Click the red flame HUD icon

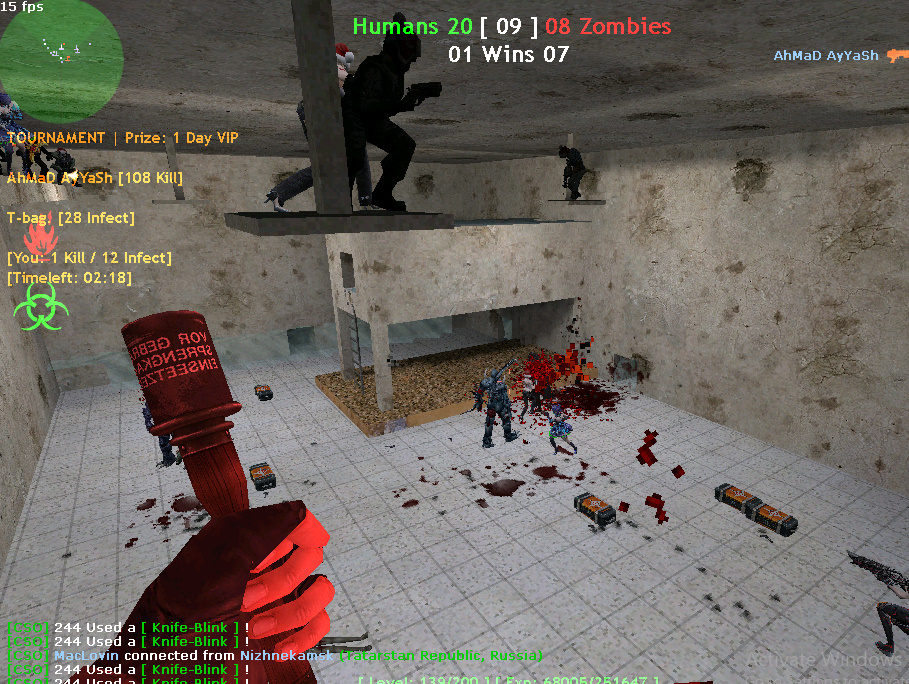pos(39,240)
